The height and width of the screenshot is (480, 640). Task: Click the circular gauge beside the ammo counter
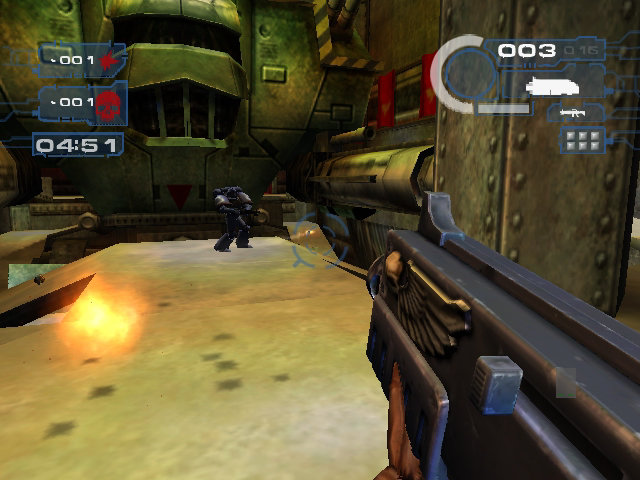point(466,73)
